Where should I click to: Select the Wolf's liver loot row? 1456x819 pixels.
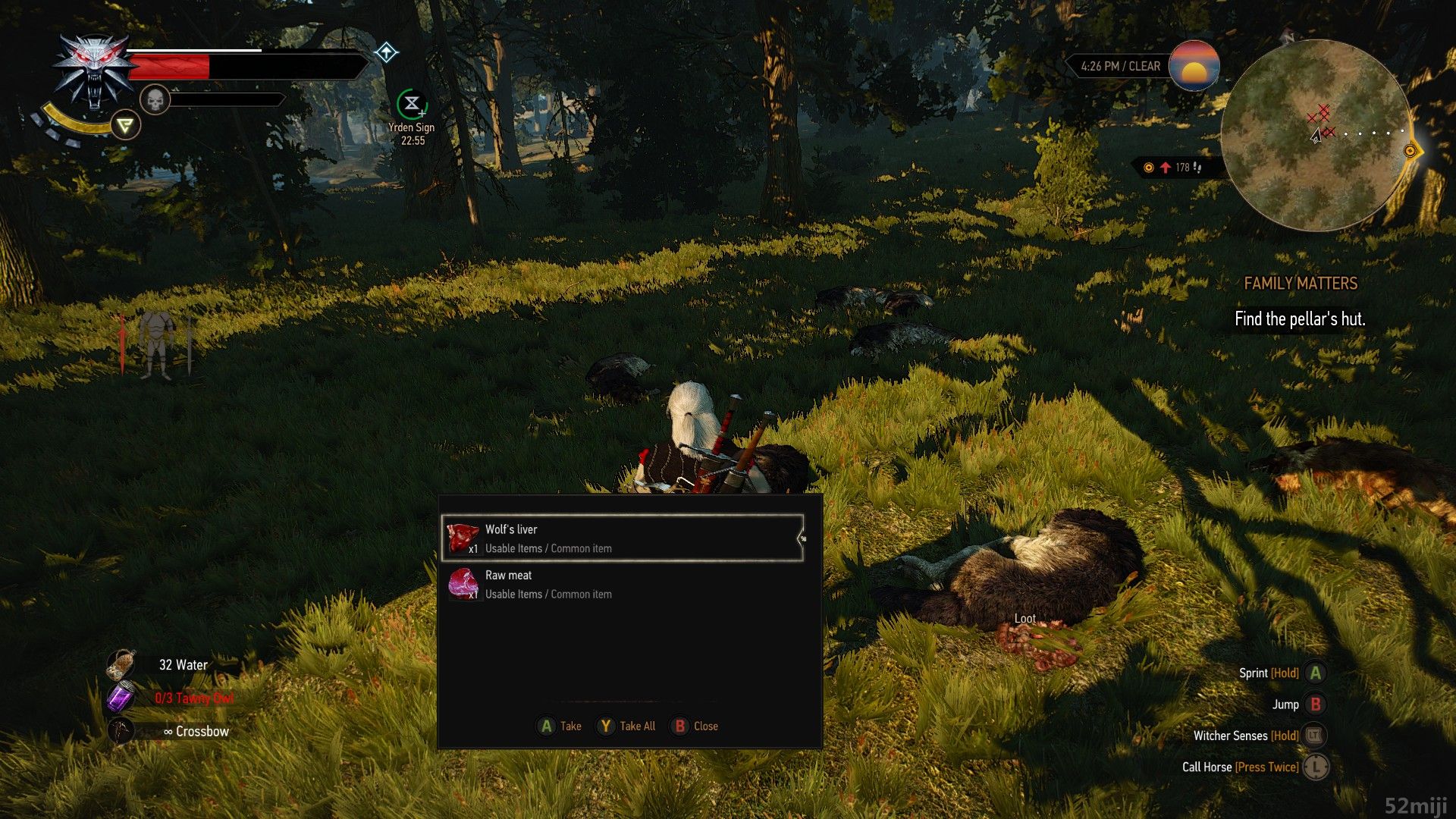tap(622, 538)
